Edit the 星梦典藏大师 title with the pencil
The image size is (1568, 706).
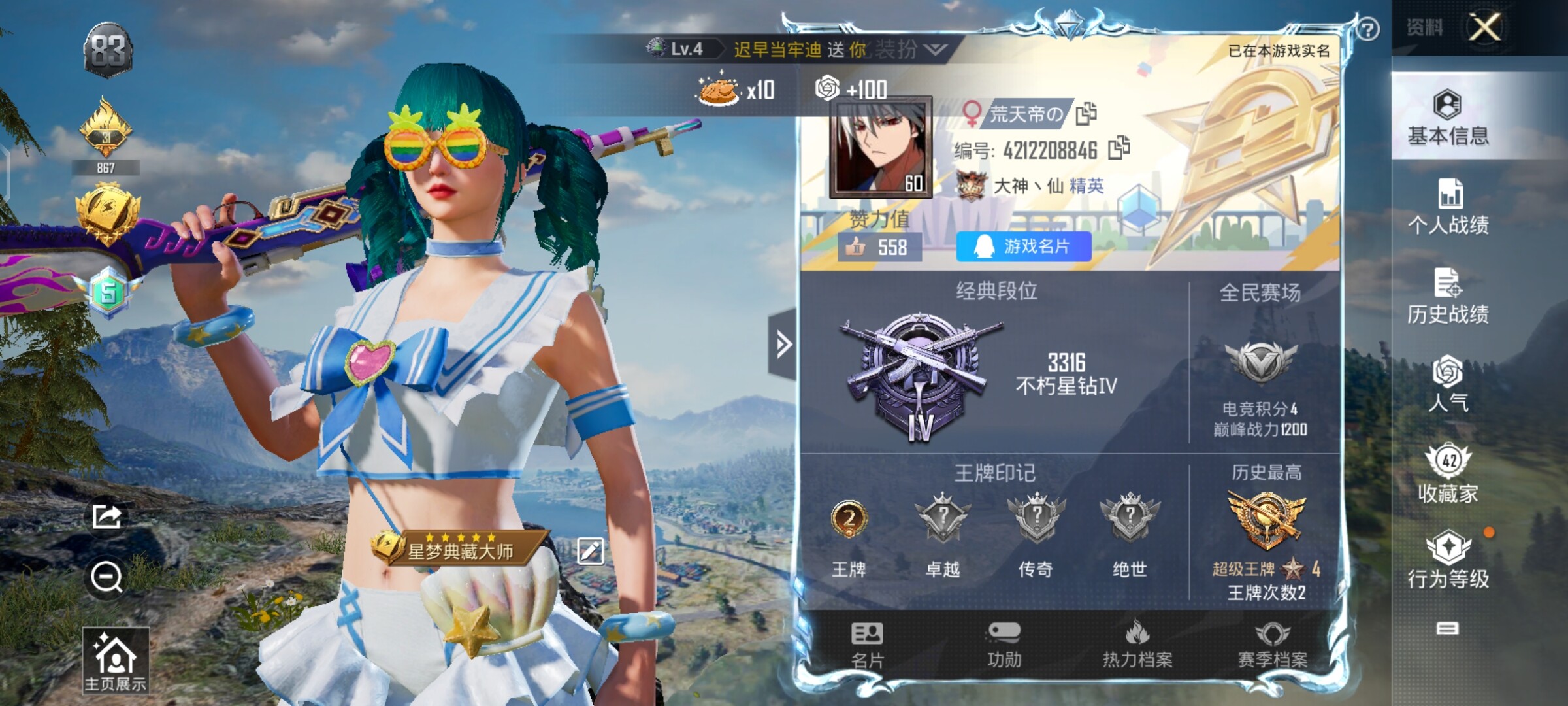click(x=590, y=551)
